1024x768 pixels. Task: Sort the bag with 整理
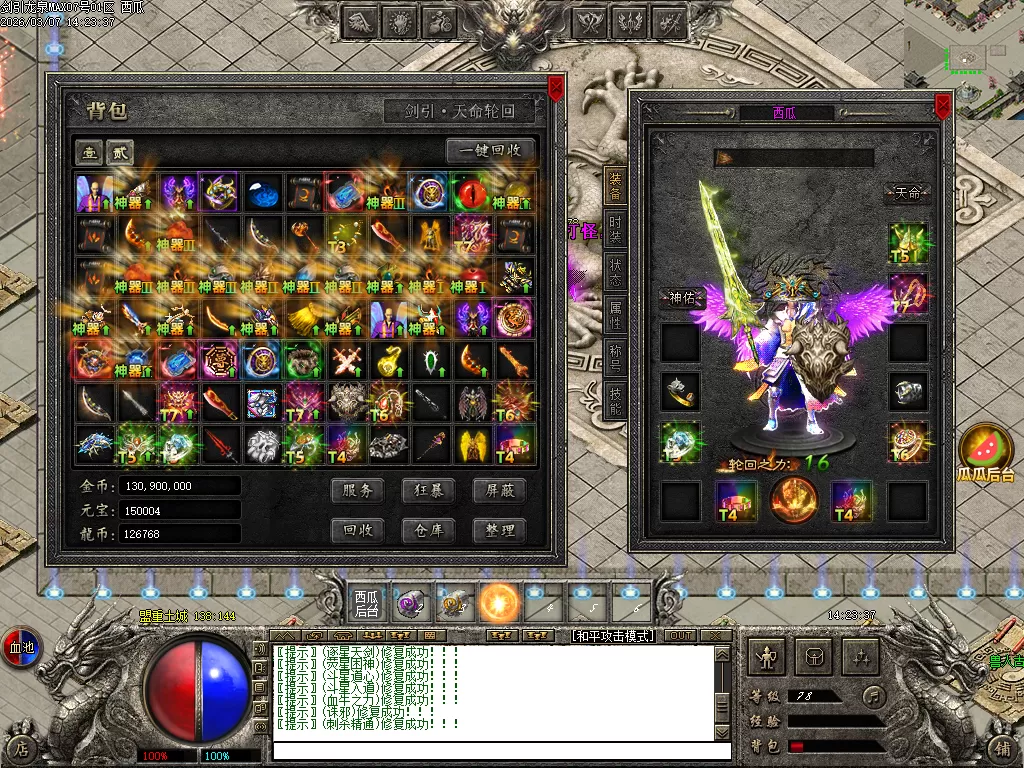click(x=499, y=530)
